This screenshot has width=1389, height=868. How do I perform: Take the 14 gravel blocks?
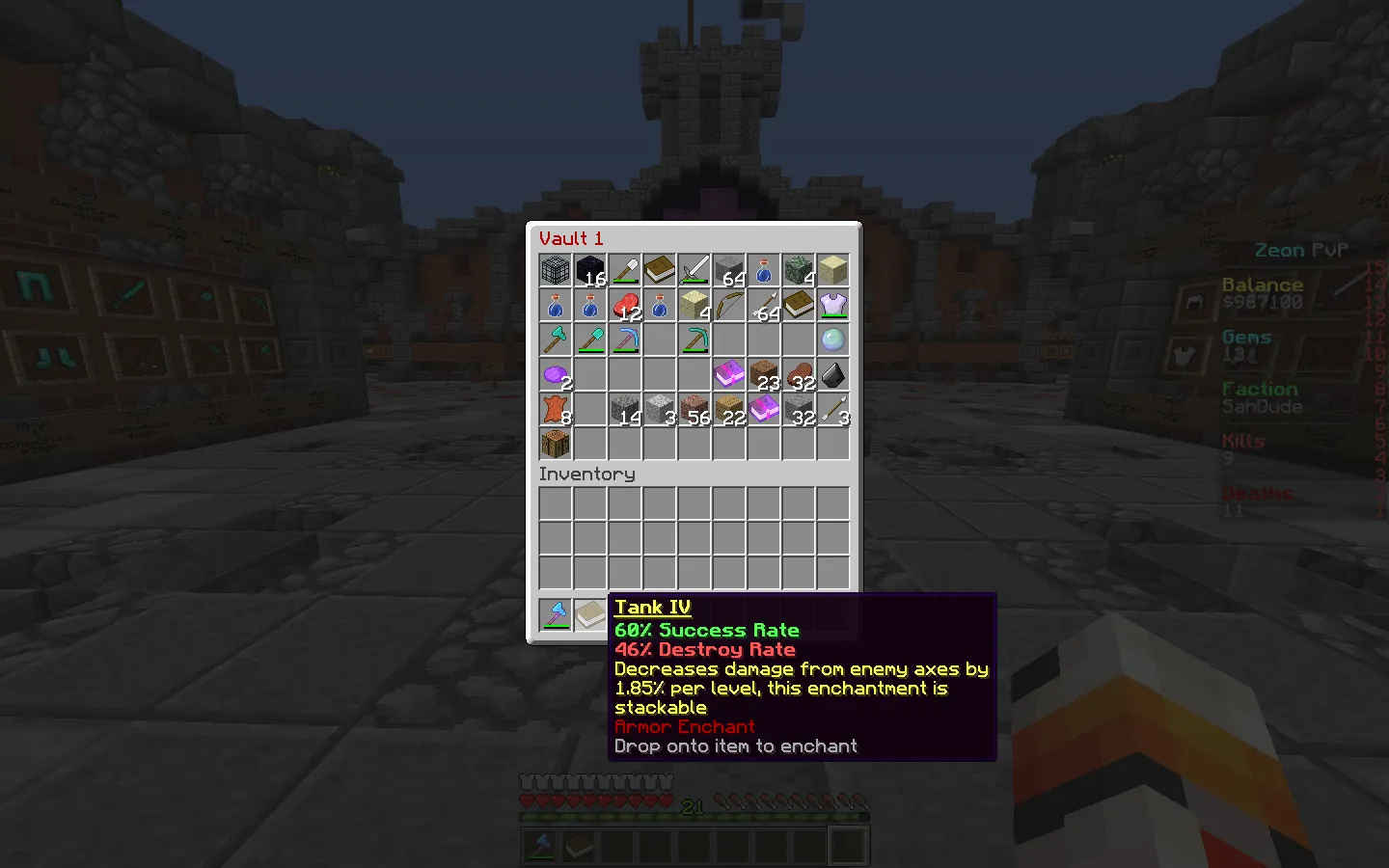[625, 410]
